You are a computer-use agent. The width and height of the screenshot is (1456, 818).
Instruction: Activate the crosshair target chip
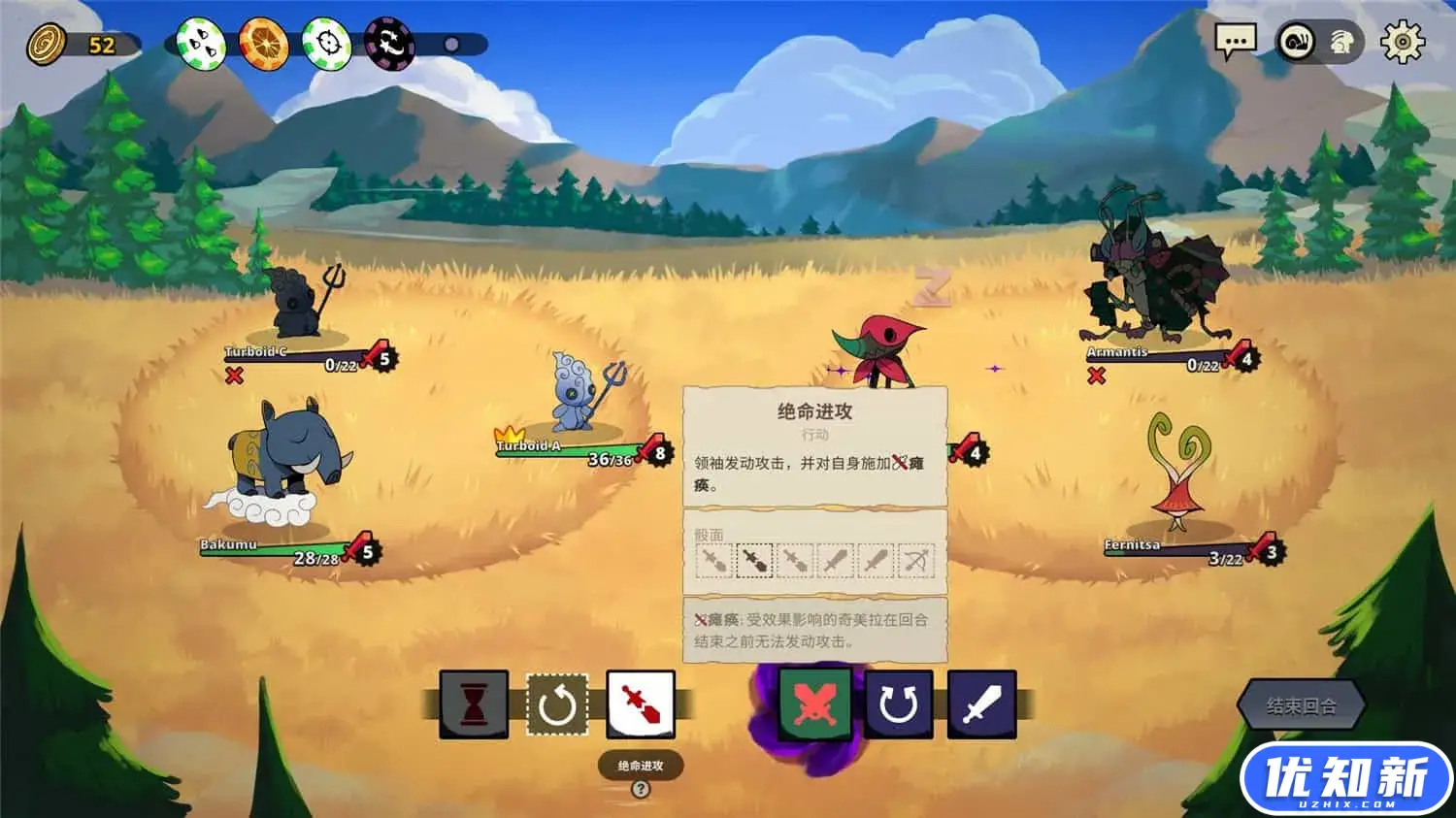click(326, 44)
